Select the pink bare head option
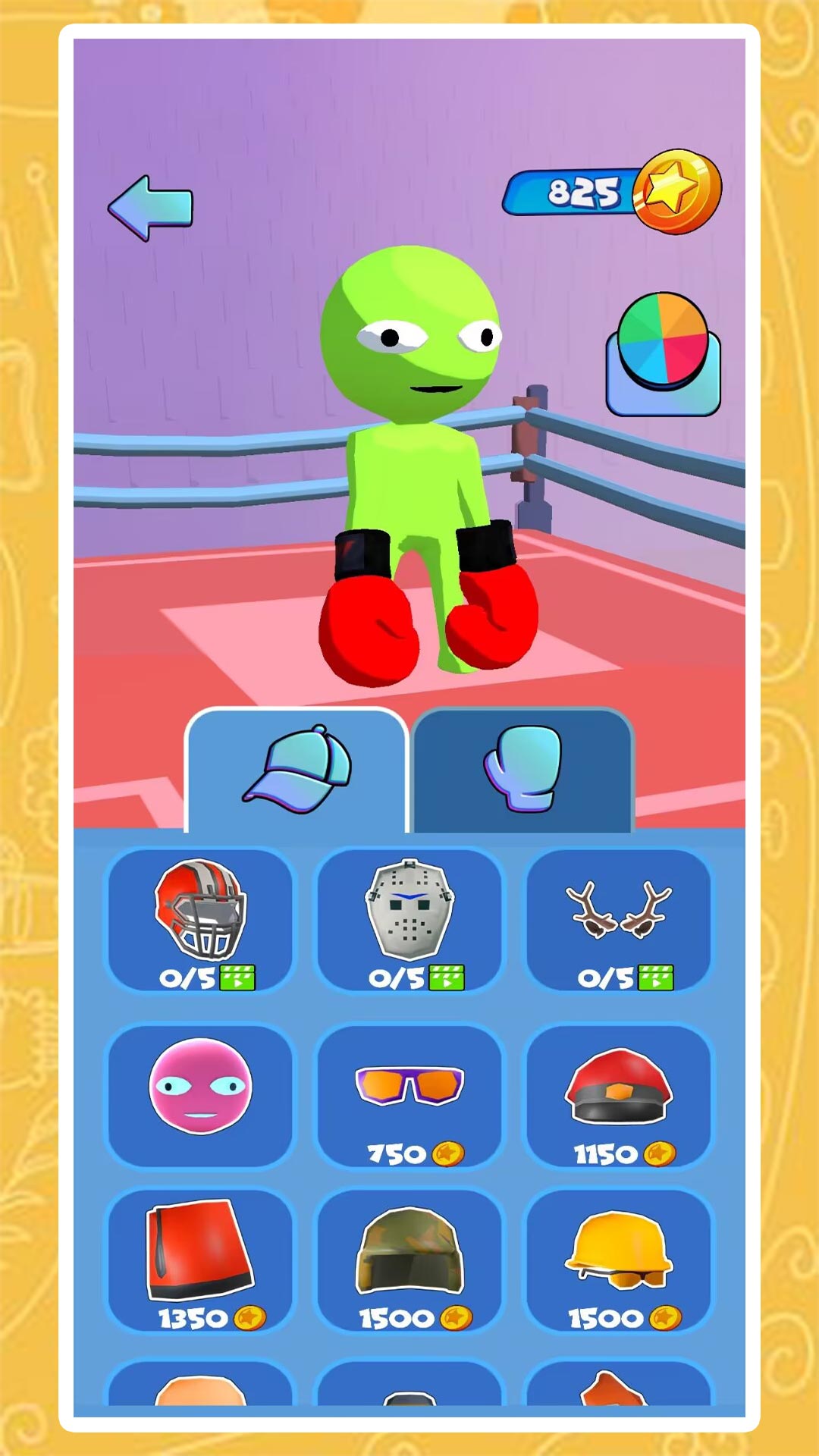 200,1094
